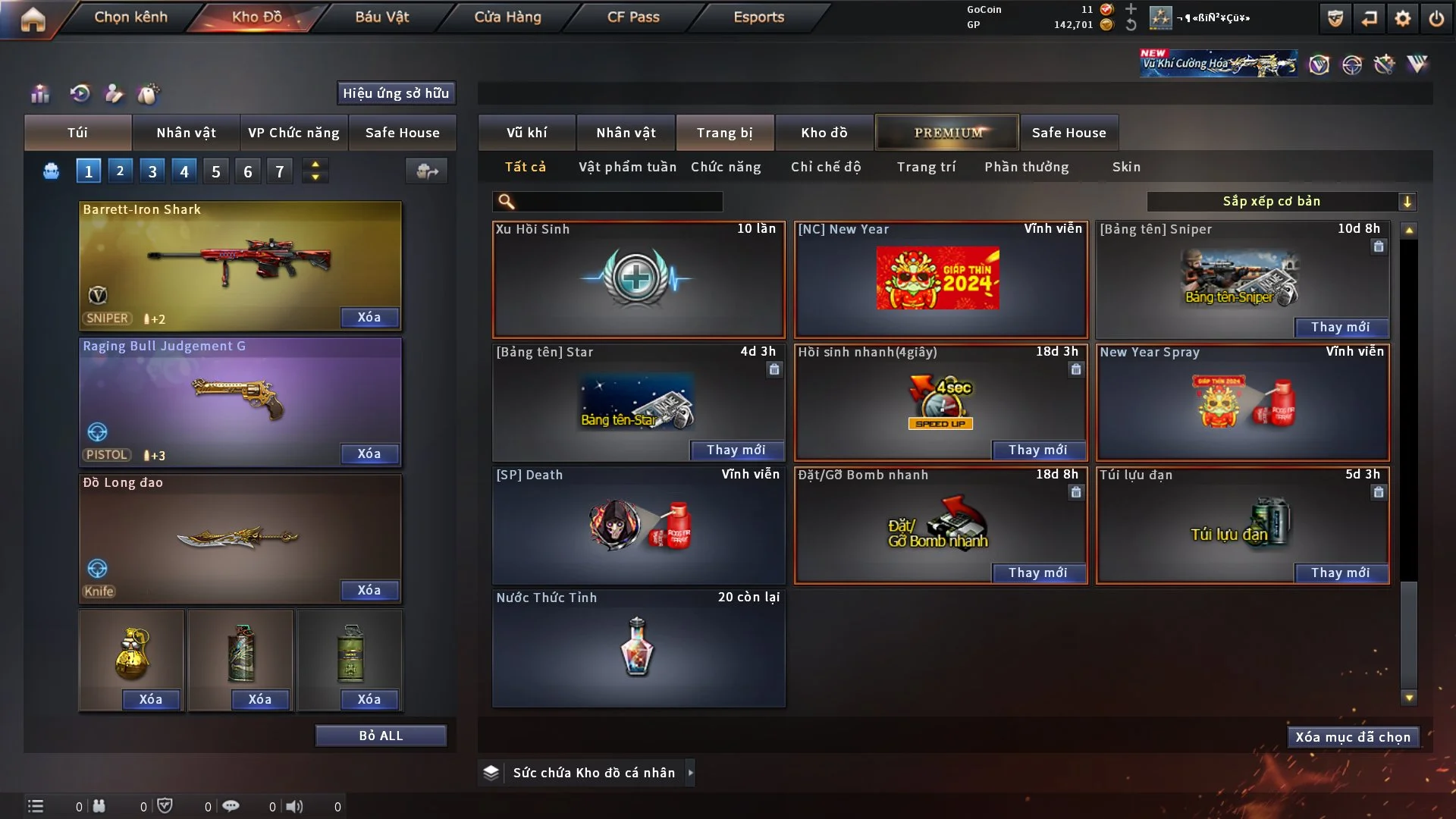Open the Sắp xếp cơ bản sort dropdown

[1281, 201]
